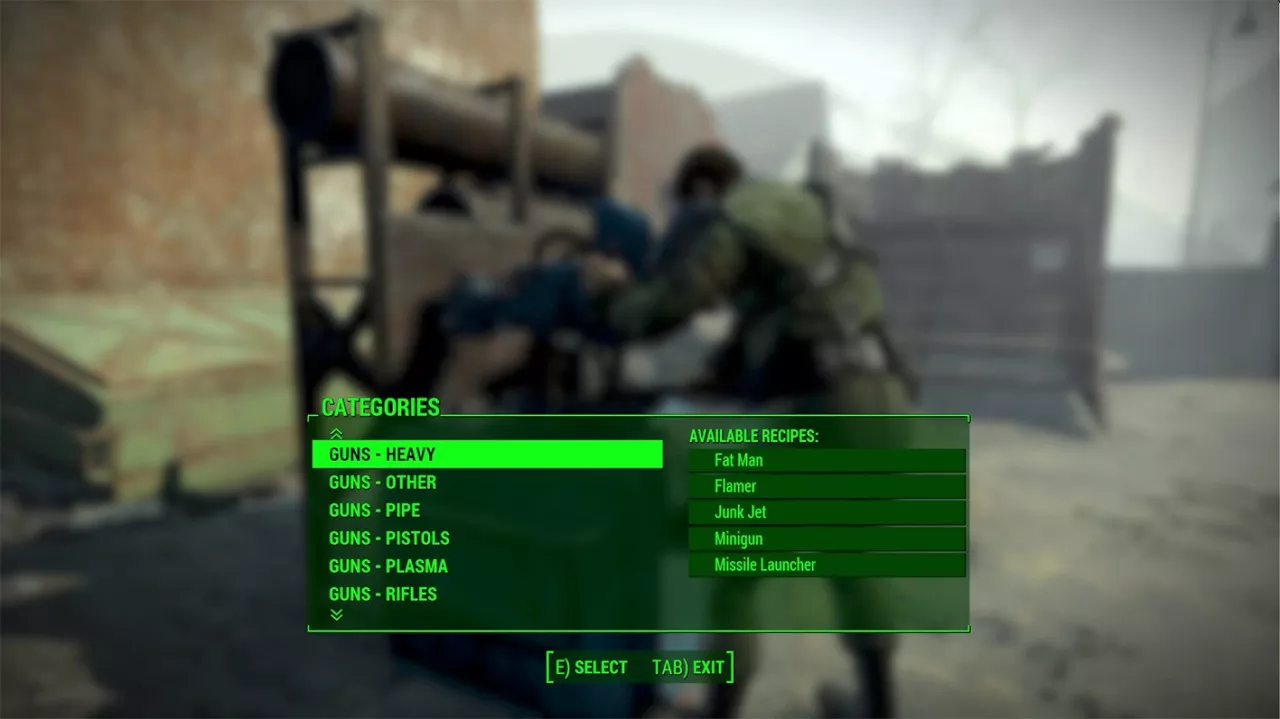Click the scroll-up arrow above the categories
The width and height of the screenshot is (1280, 719).
pos(336,433)
